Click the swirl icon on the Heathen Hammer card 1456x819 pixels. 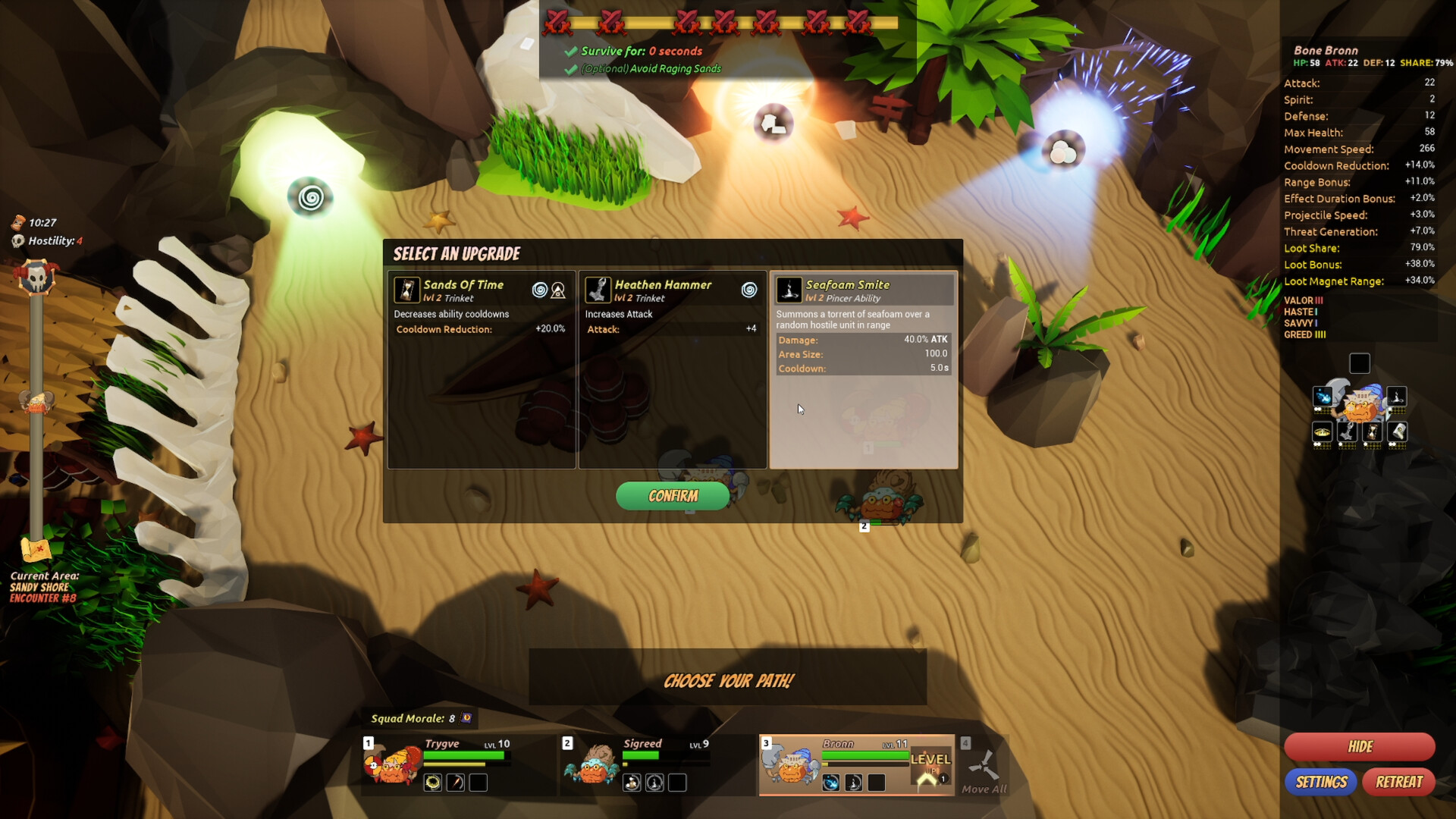pos(751,290)
